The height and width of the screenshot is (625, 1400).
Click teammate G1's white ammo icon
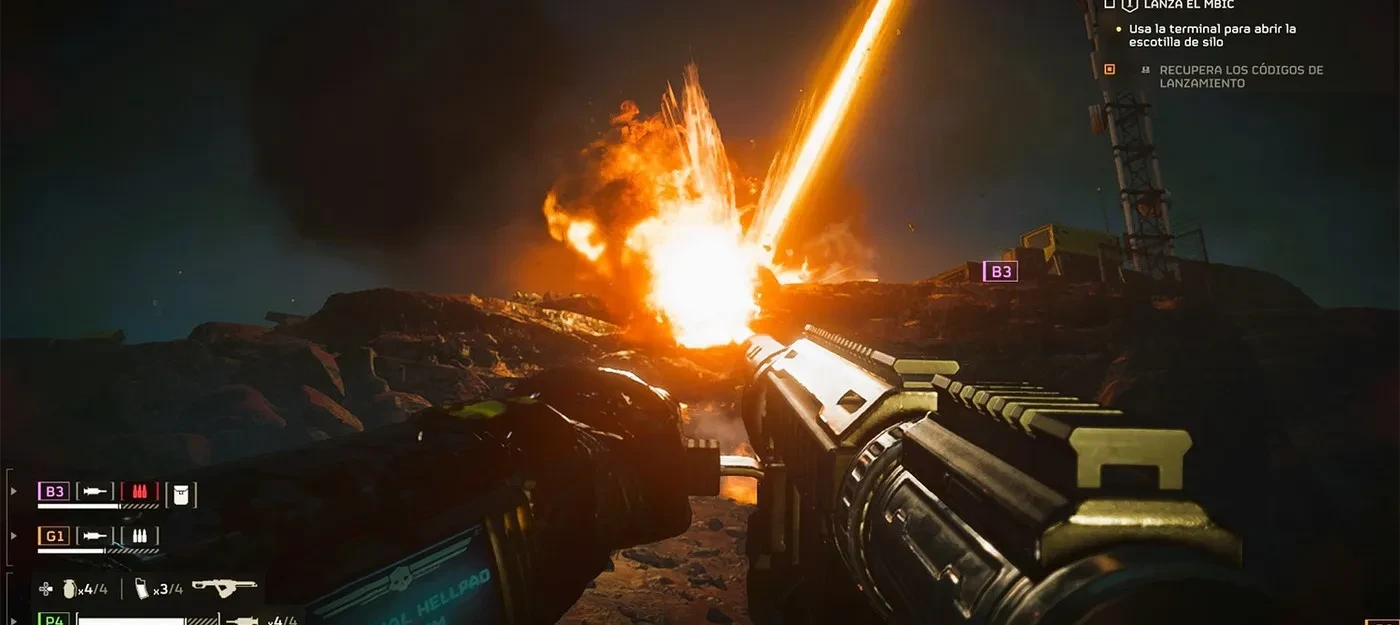tap(140, 536)
